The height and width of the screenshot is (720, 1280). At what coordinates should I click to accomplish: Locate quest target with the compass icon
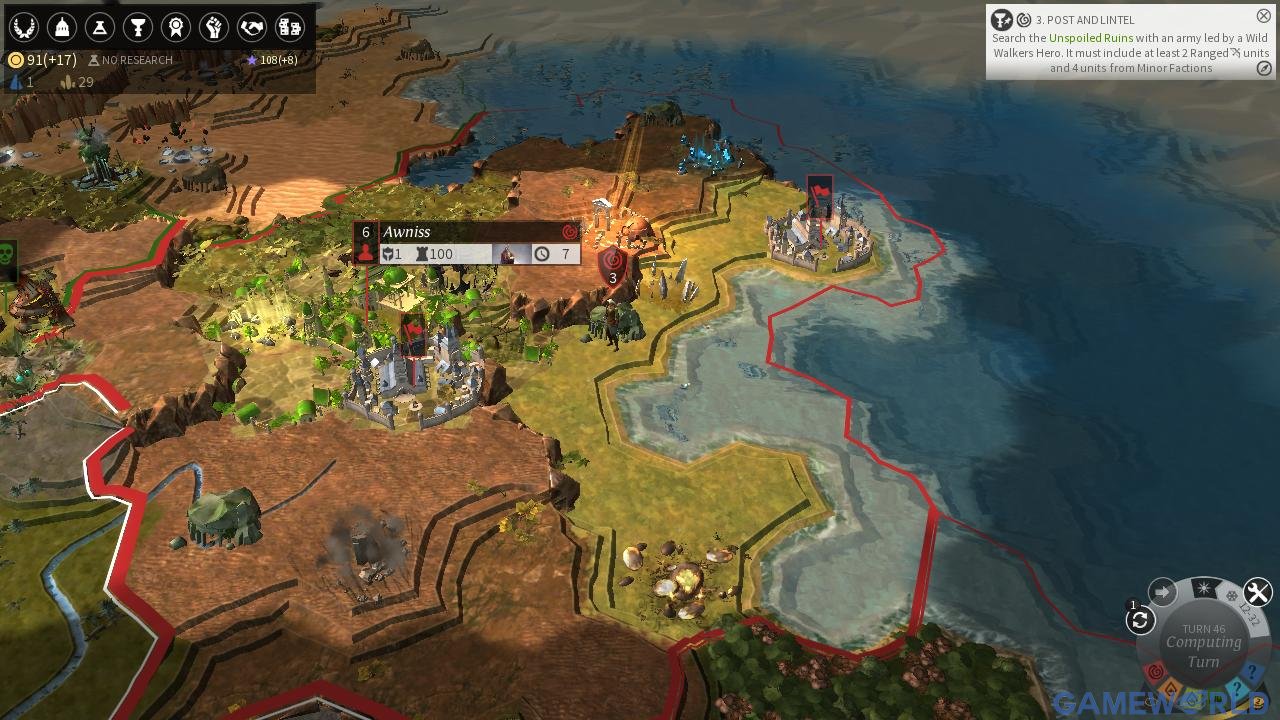tap(1264, 68)
